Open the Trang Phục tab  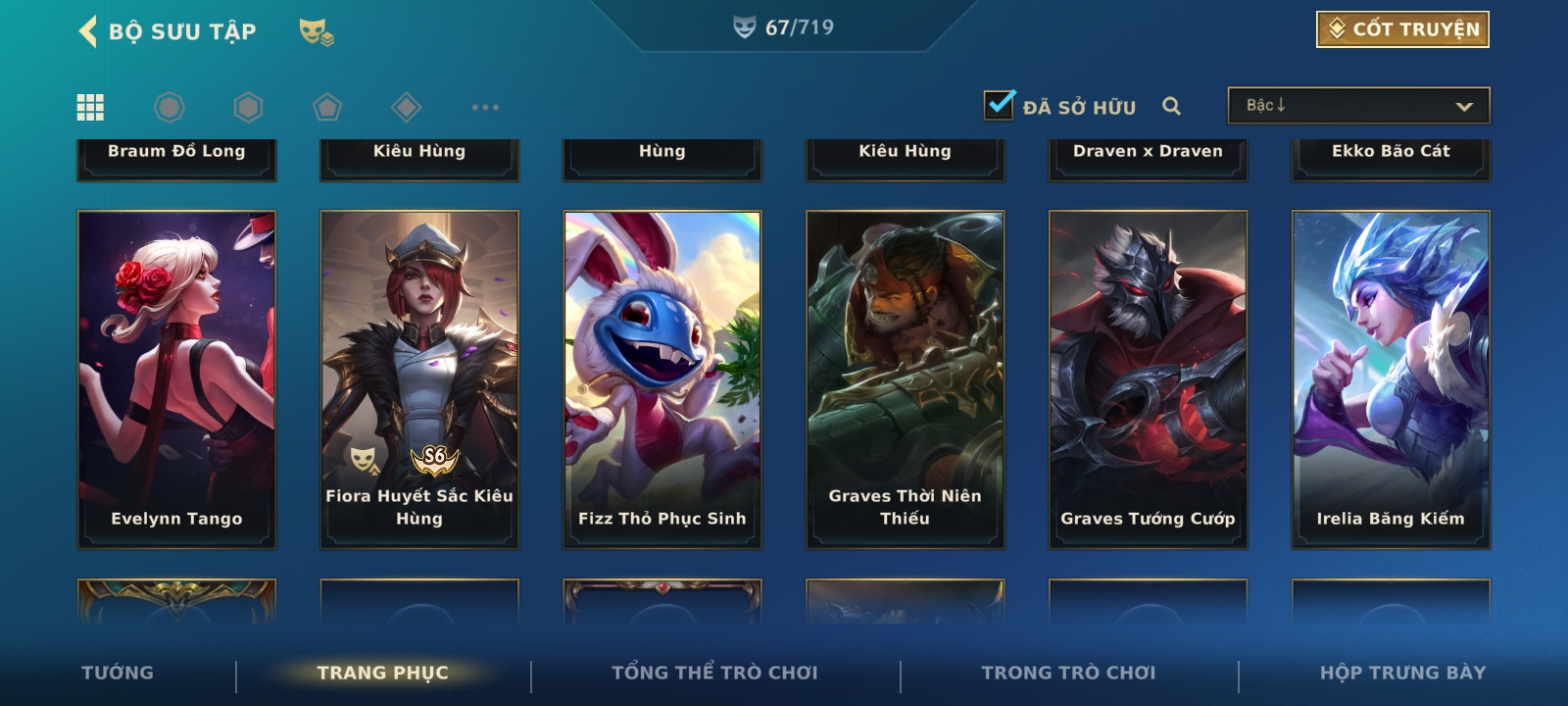382,673
